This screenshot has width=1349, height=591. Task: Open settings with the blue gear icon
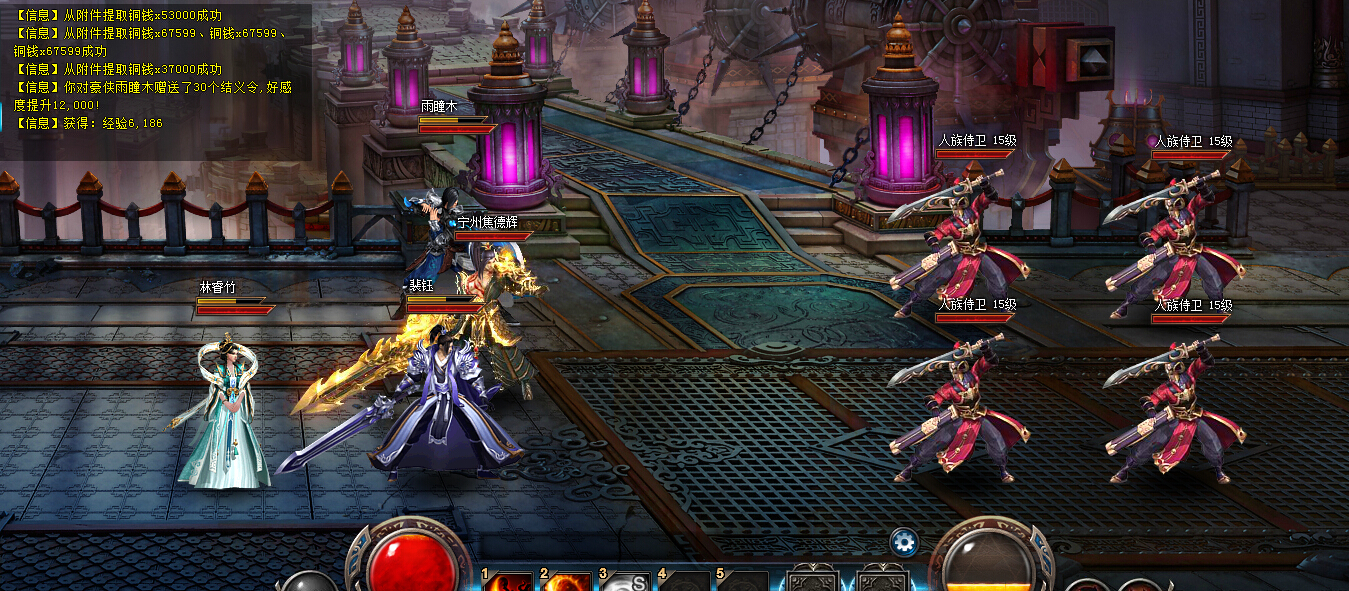click(904, 543)
